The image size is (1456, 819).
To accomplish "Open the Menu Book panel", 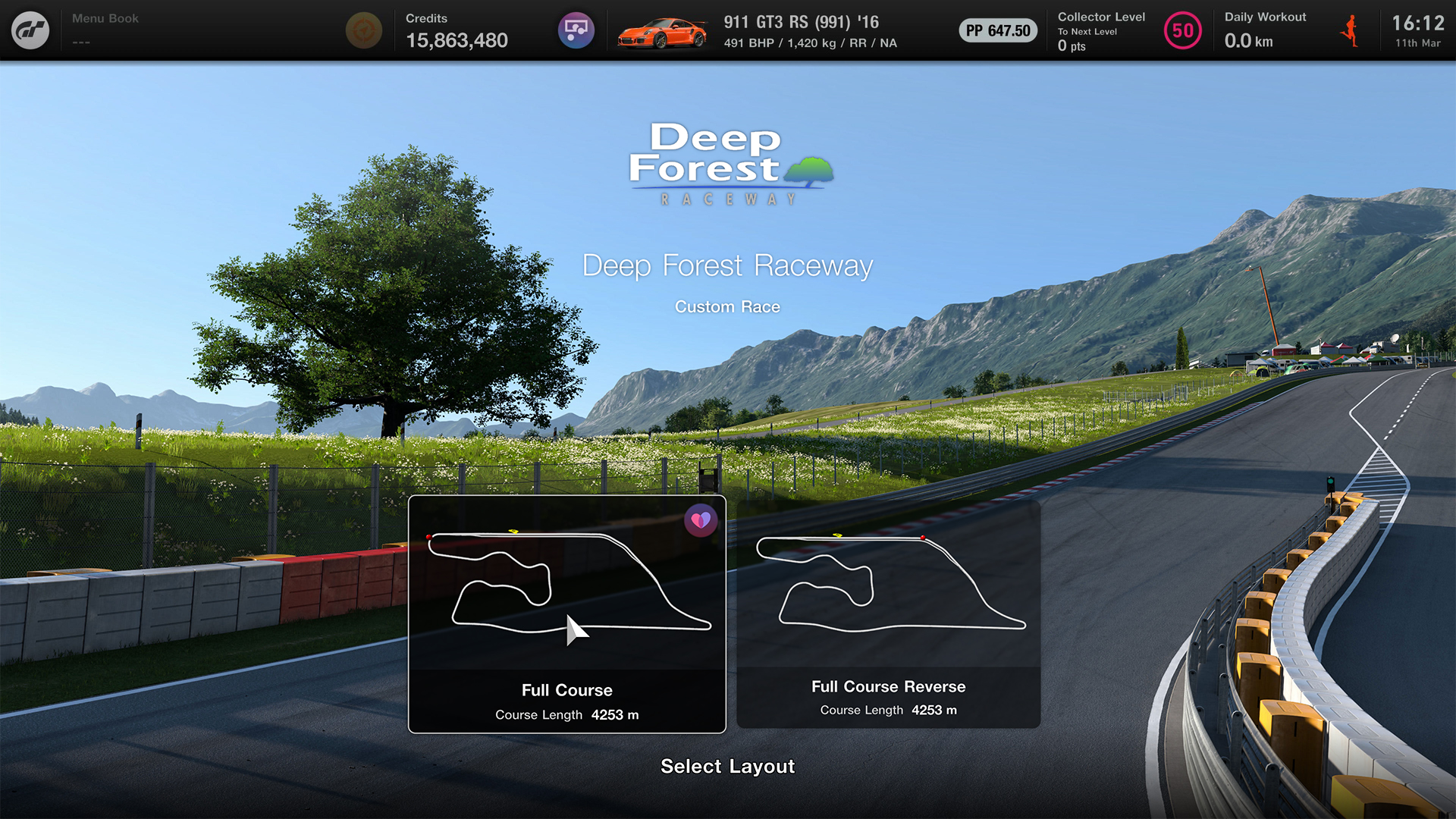I will 105,29.
